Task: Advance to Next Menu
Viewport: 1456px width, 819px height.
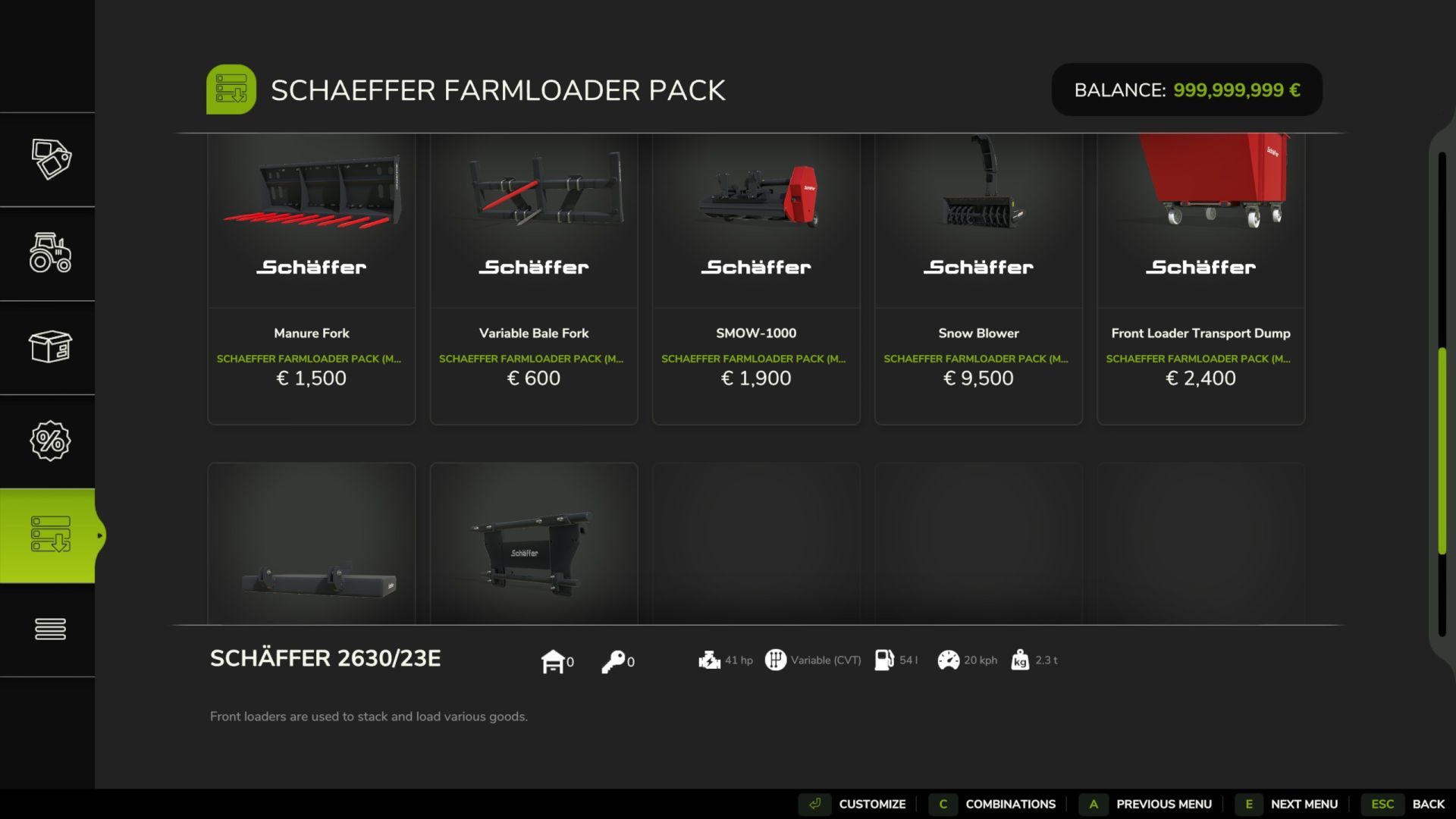Action: click(x=1303, y=804)
